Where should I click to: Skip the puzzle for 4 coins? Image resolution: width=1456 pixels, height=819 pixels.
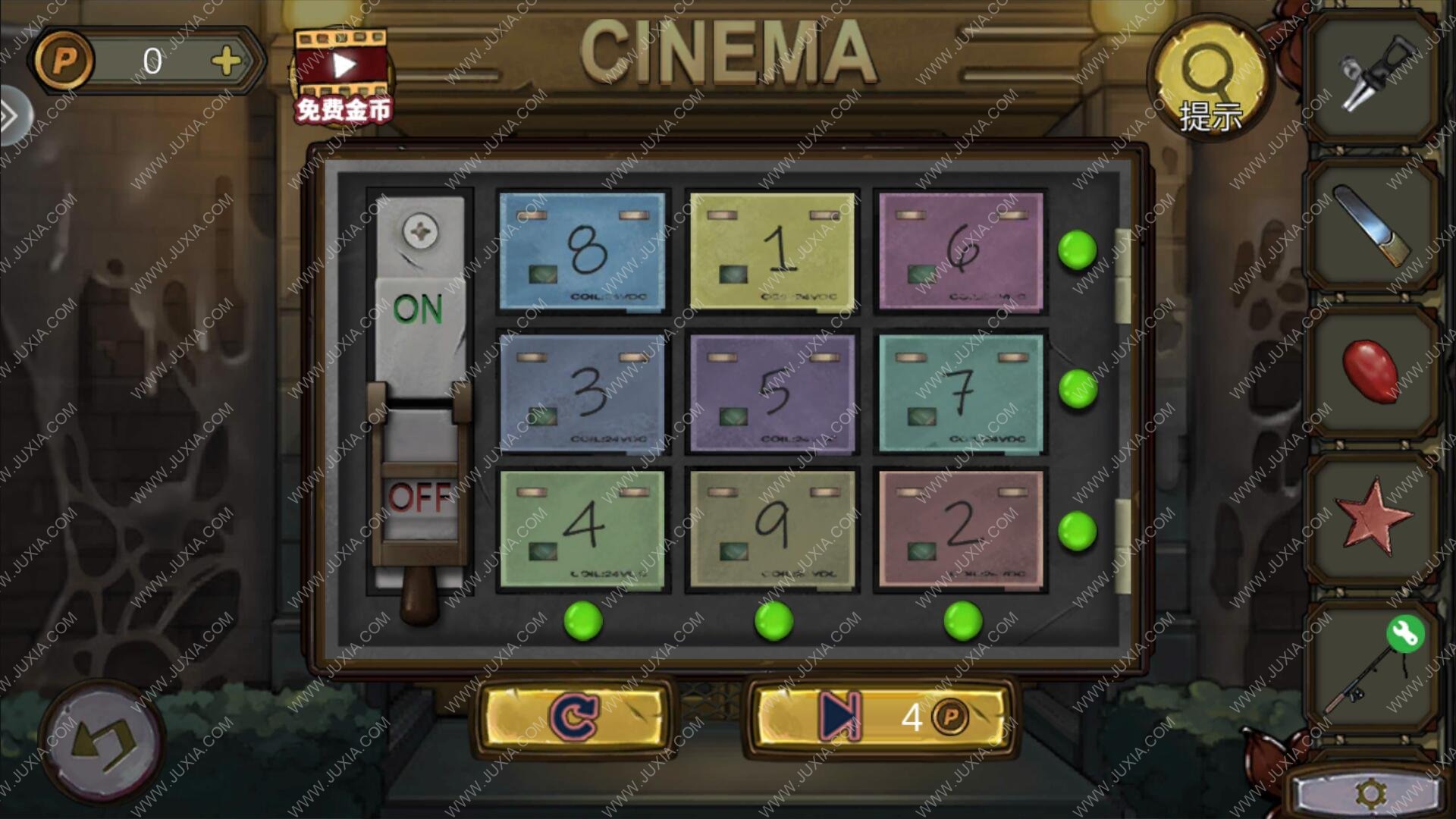(881, 717)
